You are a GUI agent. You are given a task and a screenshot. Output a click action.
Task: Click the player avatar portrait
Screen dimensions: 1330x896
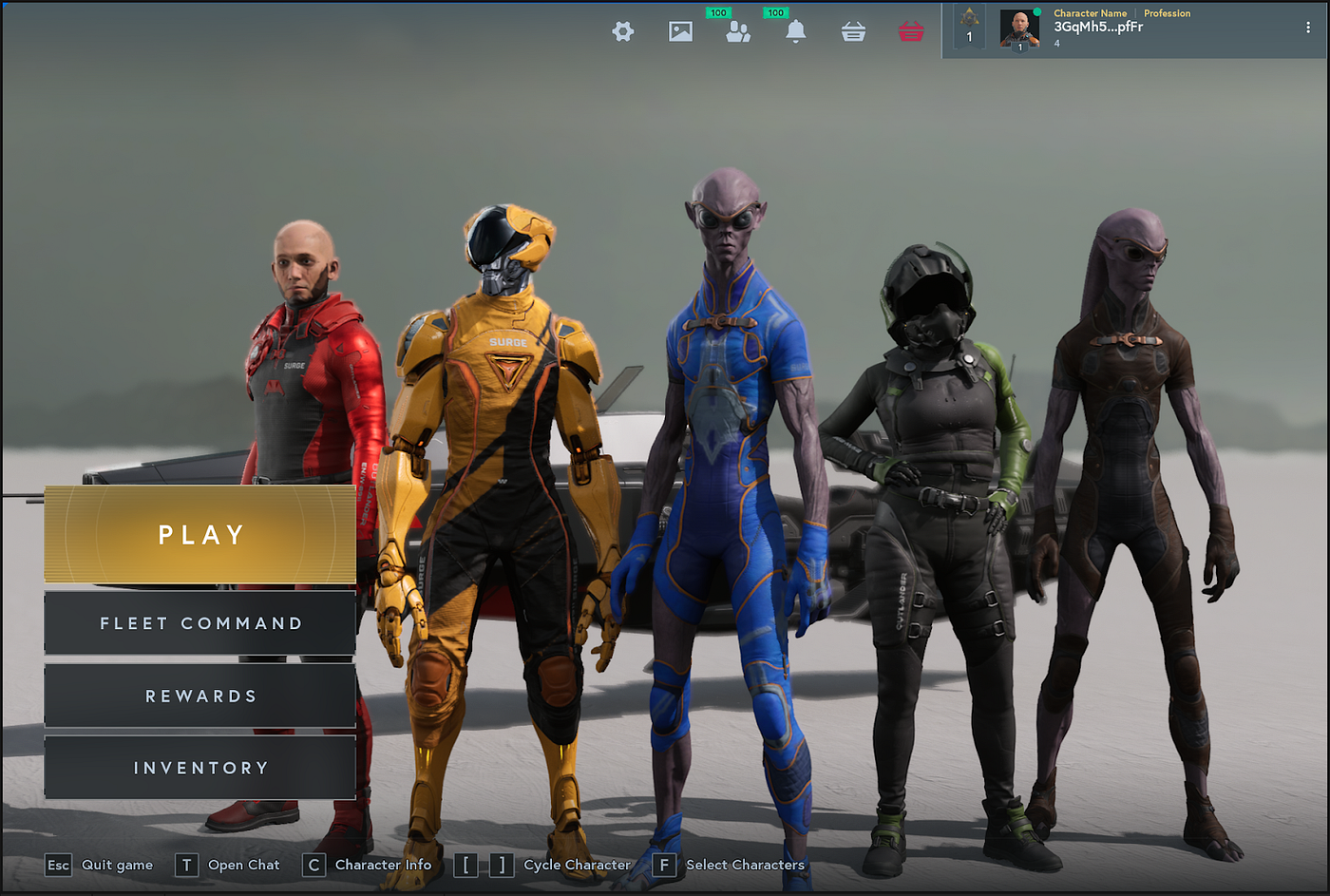tap(1019, 29)
